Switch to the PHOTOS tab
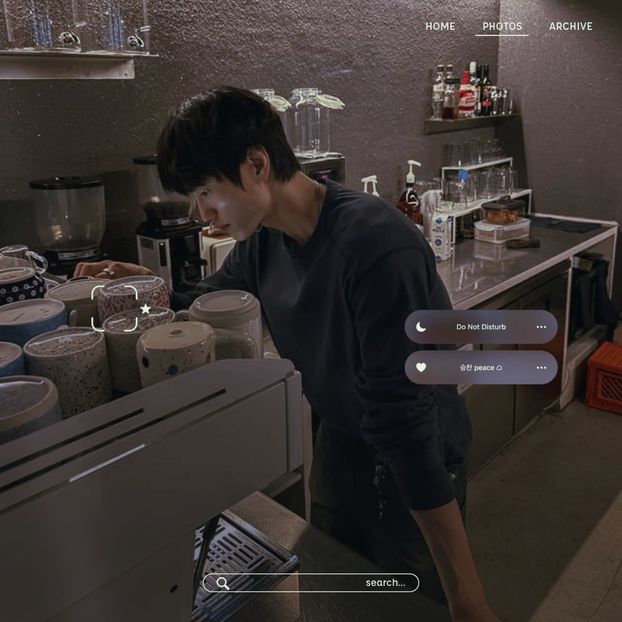622x622 pixels. 502,26
